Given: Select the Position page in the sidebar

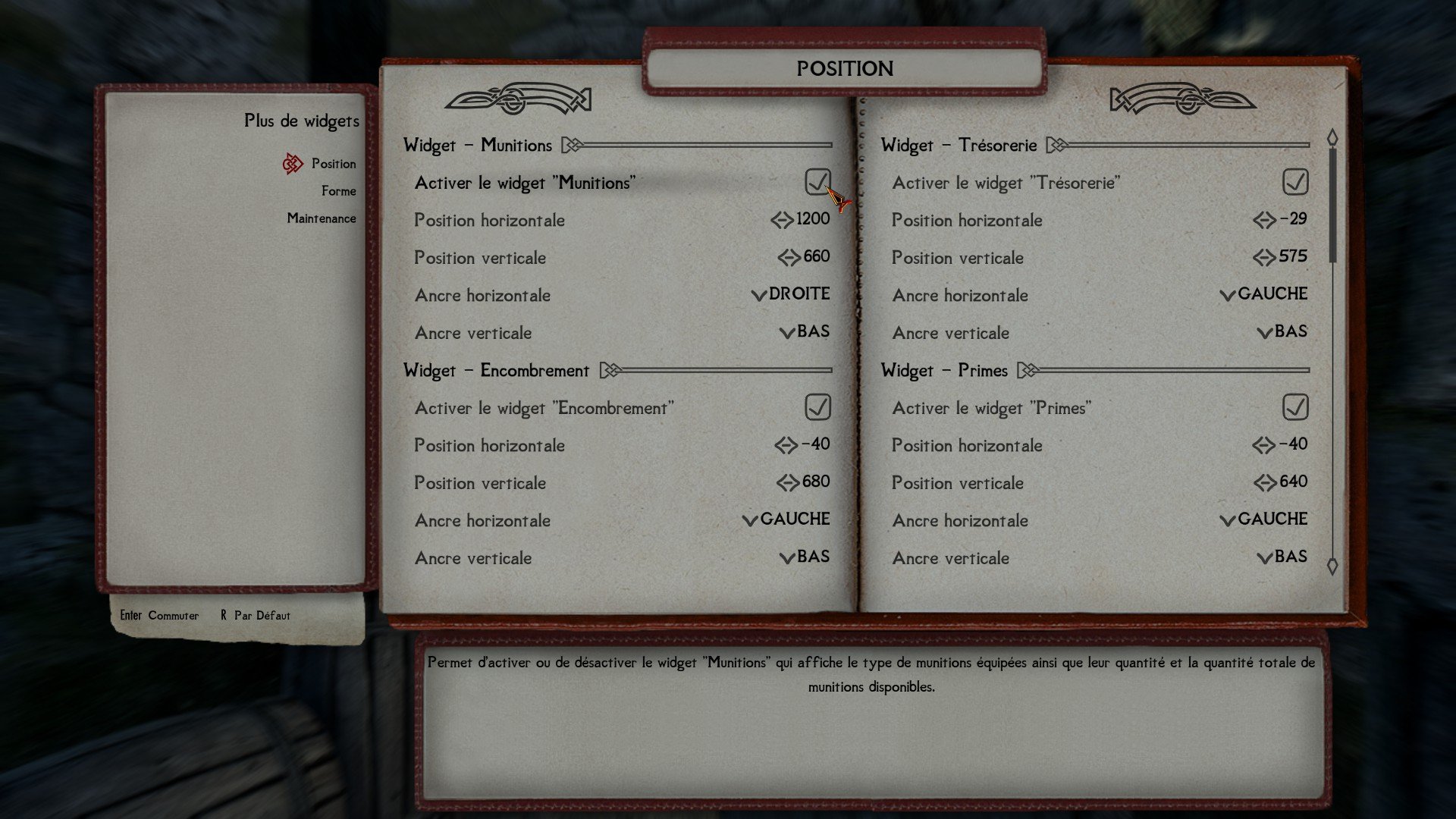Looking at the screenshot, I should 333,164.
